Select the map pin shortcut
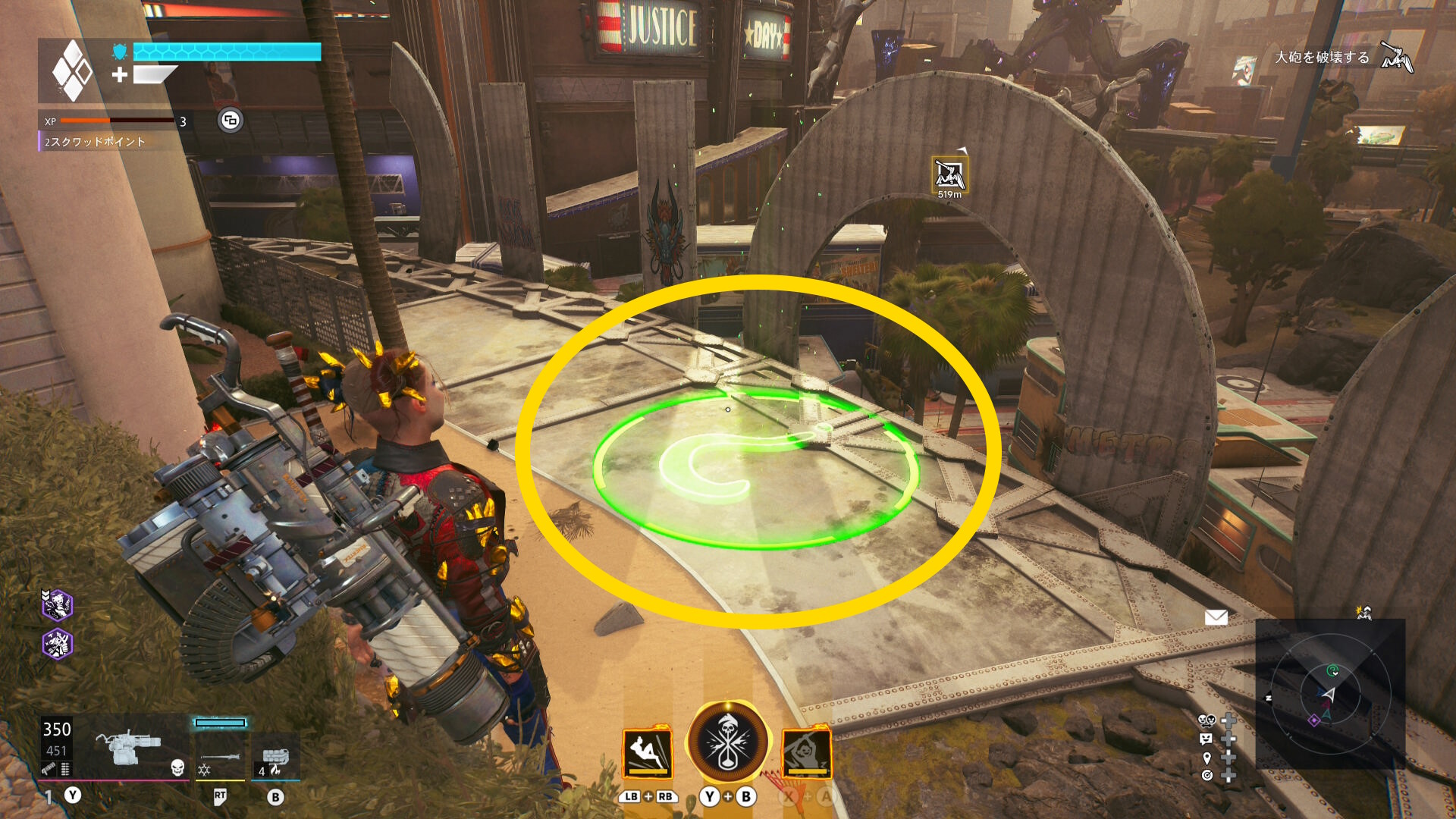 click(x=1207, y=757)
